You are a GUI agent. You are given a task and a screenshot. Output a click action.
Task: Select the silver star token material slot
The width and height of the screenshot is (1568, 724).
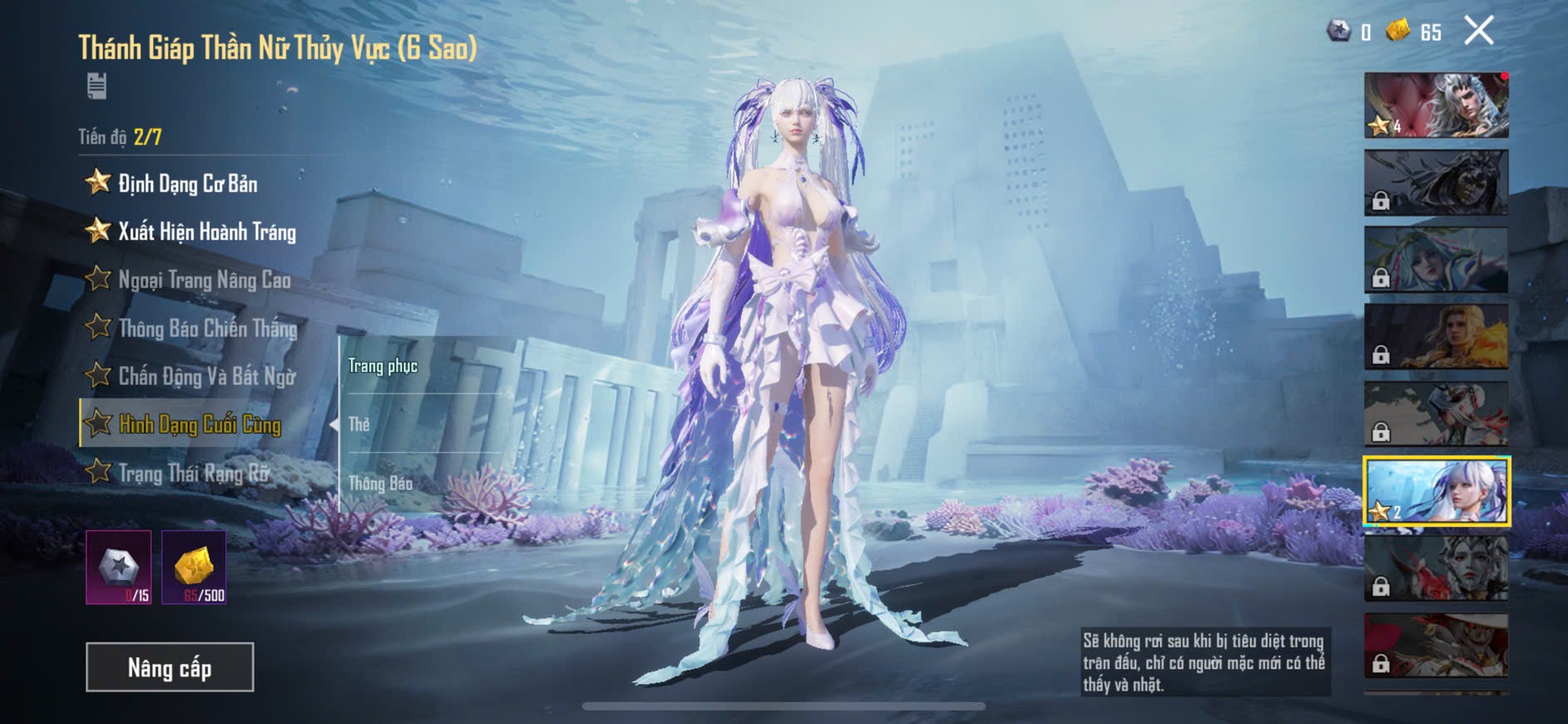[119, 568]
